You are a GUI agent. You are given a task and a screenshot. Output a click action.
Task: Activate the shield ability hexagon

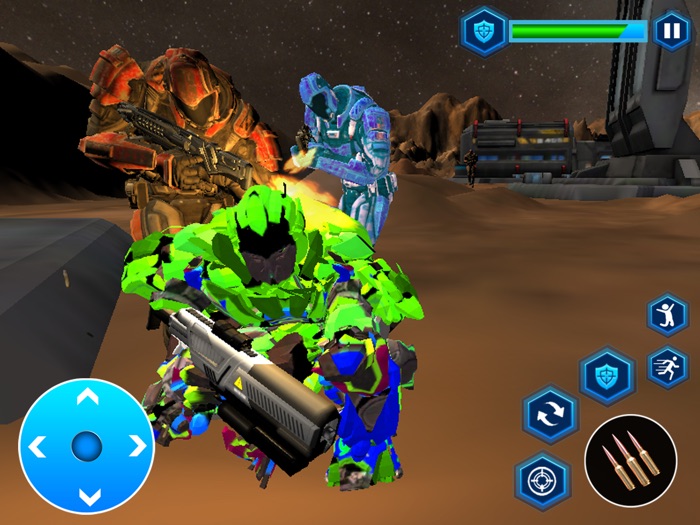click(608, 377)
